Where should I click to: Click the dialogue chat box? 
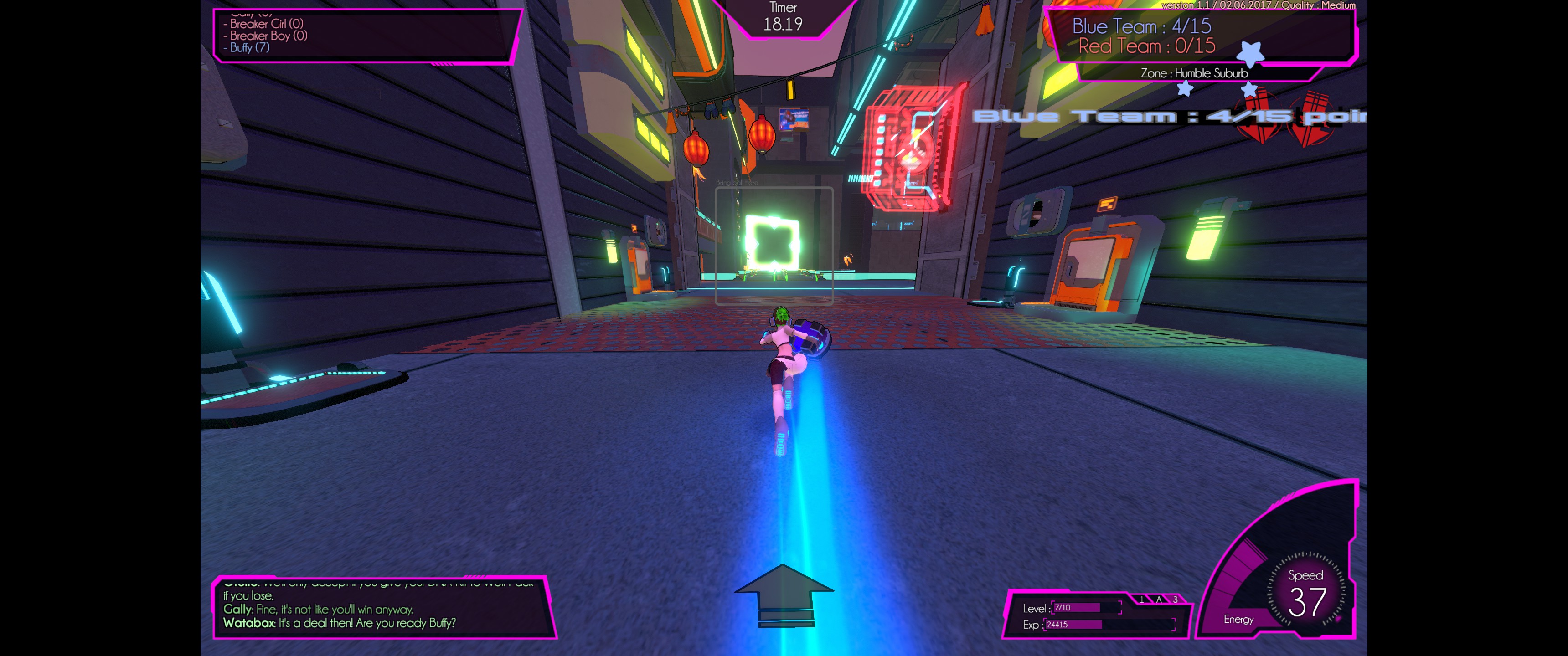[x=383, y=608]
